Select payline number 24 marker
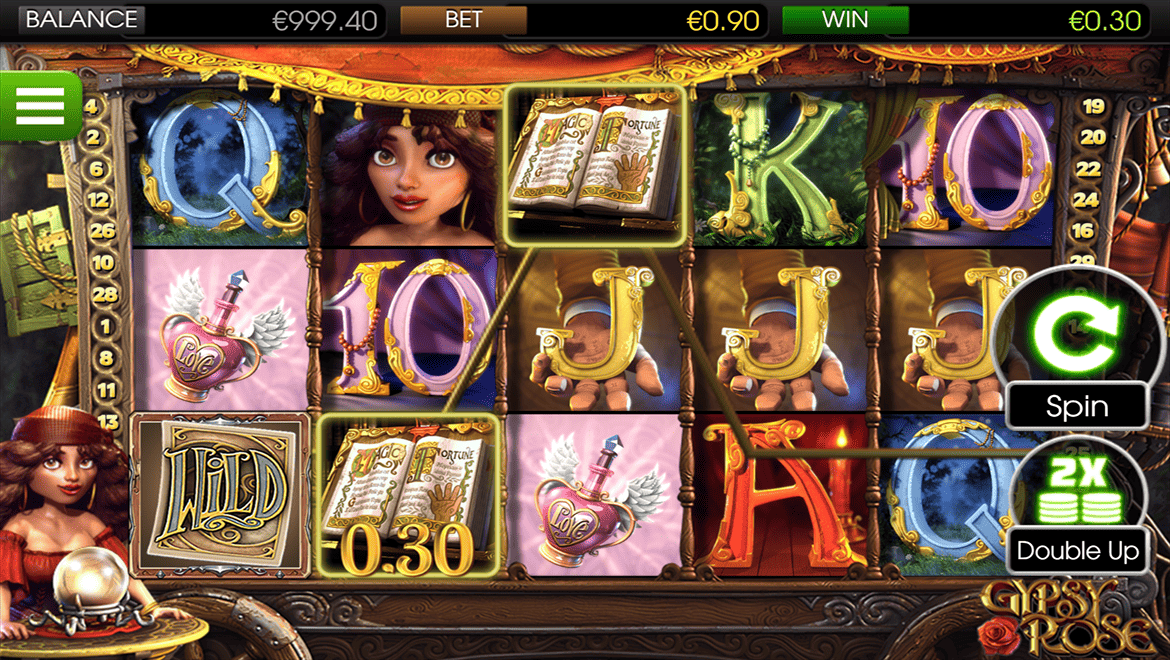This screenshot has width=1170, height=660. point(1084,199)
